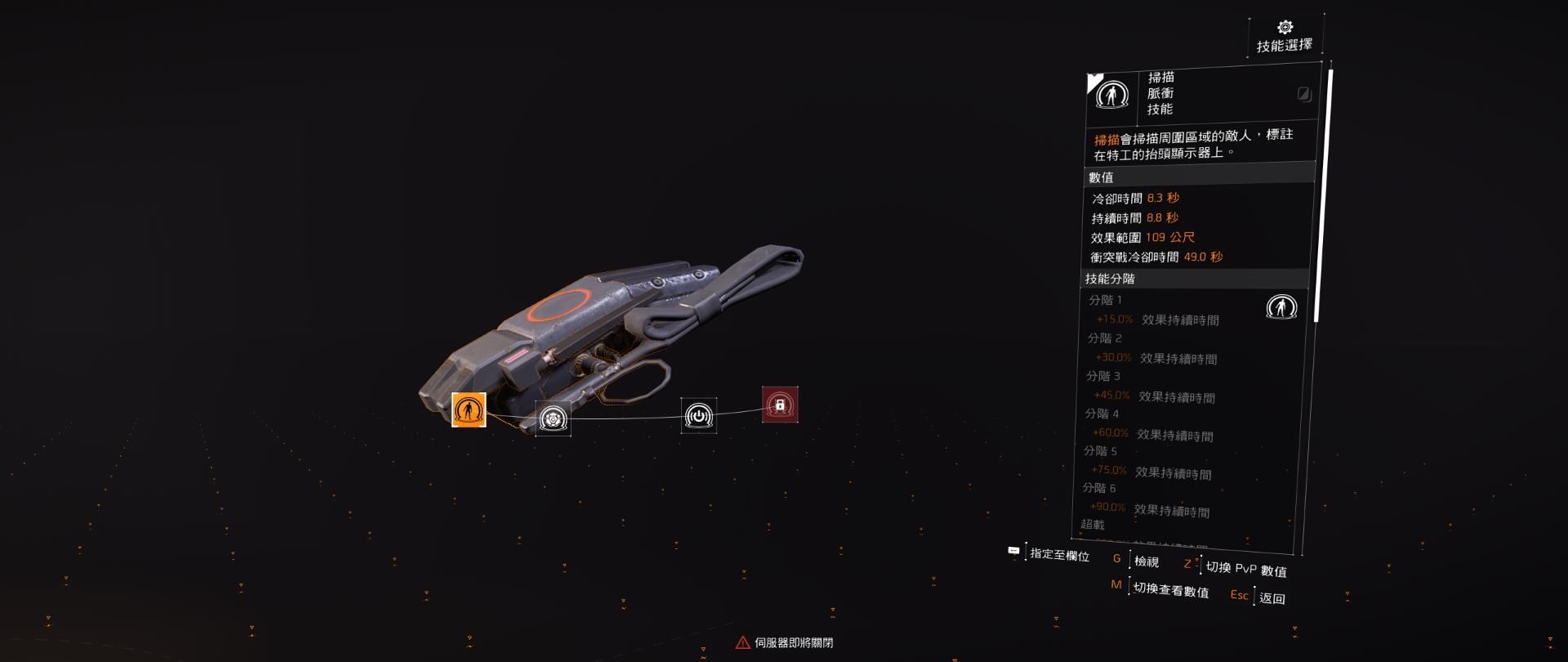Viewport: 1568px width, 662px height.
Task: Choose the pulse variant with turret-like emblem
Action: 553,418
